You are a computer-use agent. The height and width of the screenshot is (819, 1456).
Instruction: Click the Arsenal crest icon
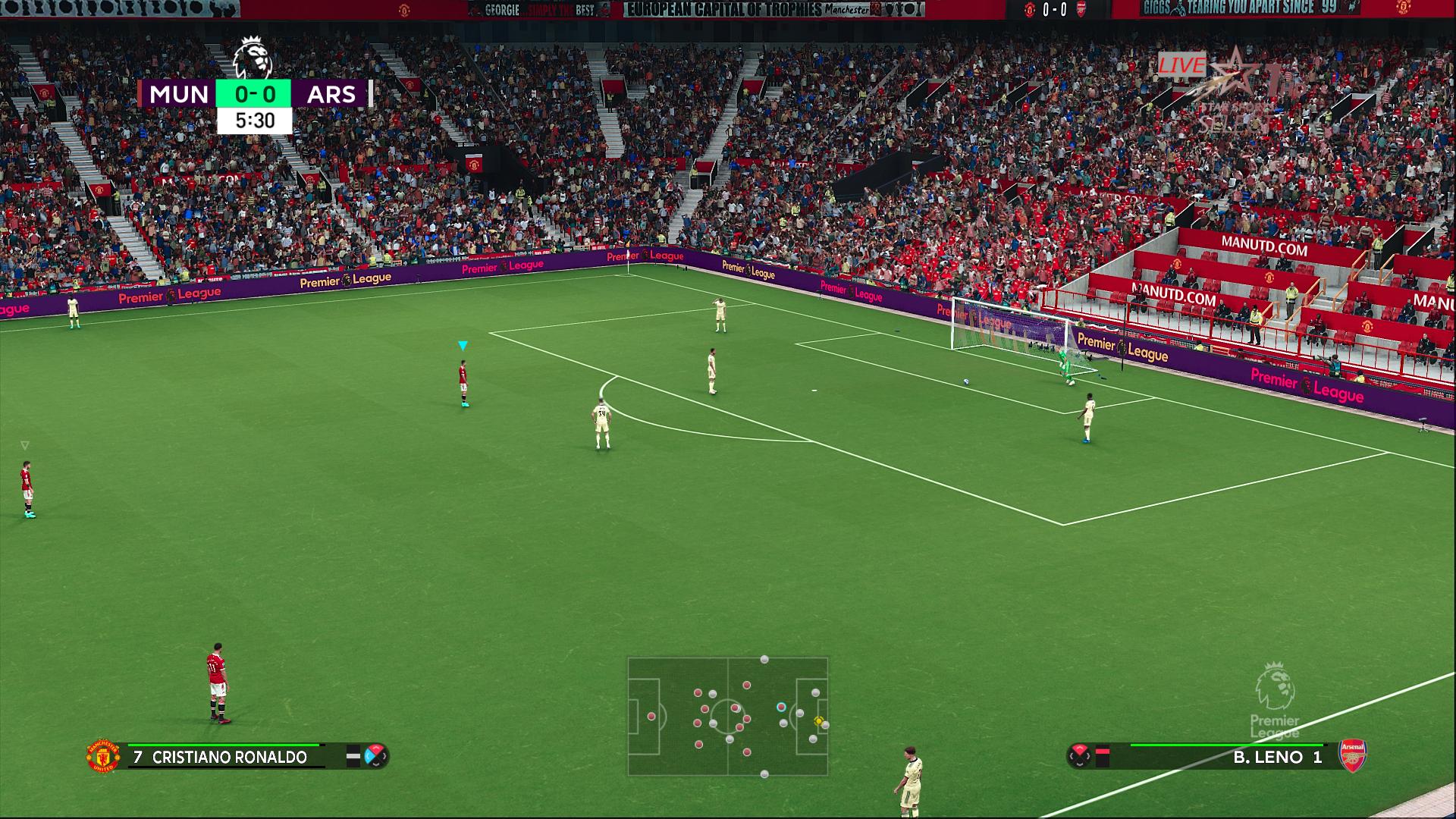click(x=1353, y=755)
